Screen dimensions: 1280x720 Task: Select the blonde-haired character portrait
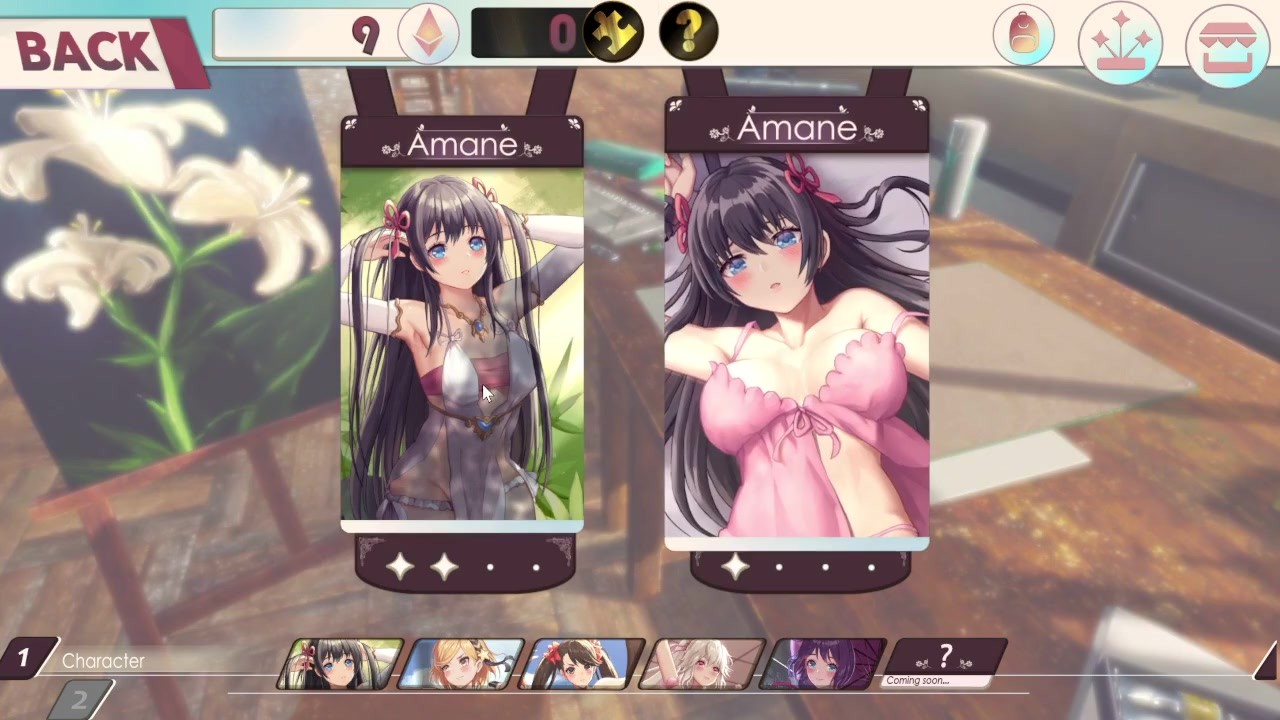click(461, 664)
